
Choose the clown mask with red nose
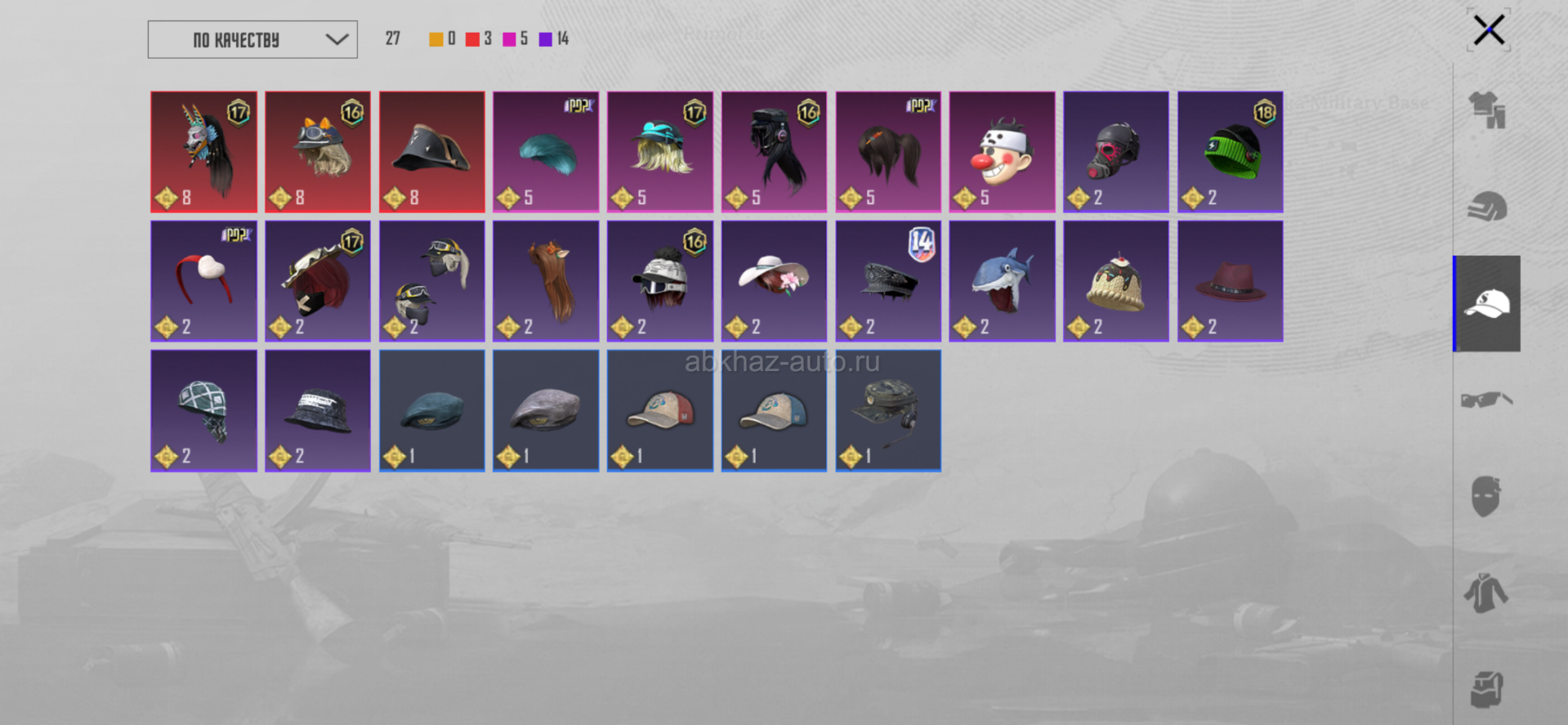coord(1002,152)
